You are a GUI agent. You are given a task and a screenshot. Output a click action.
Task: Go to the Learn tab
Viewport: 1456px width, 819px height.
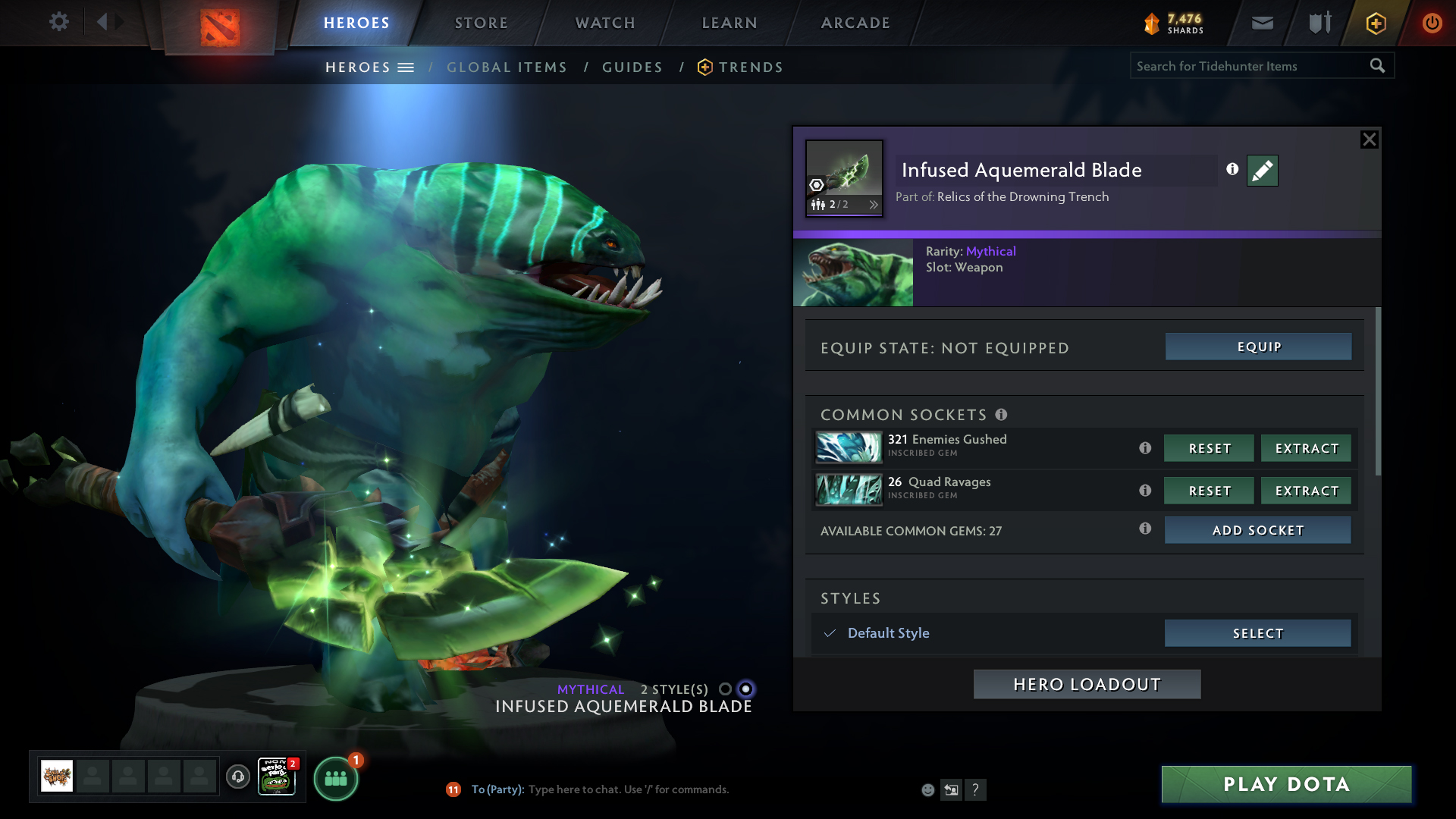(x=730, y=23)
